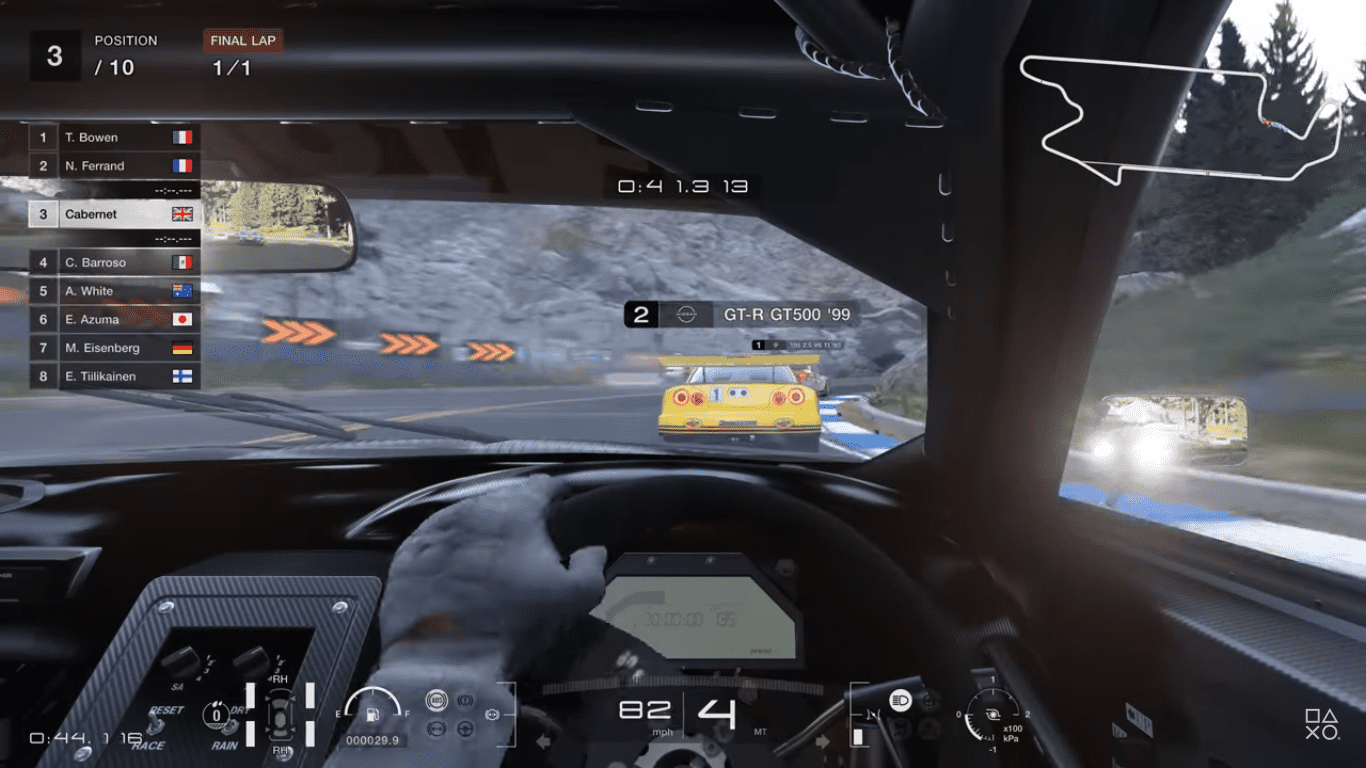
Task: Flip the RESET/RACE toggle switch
Action: tap(155, 725)
